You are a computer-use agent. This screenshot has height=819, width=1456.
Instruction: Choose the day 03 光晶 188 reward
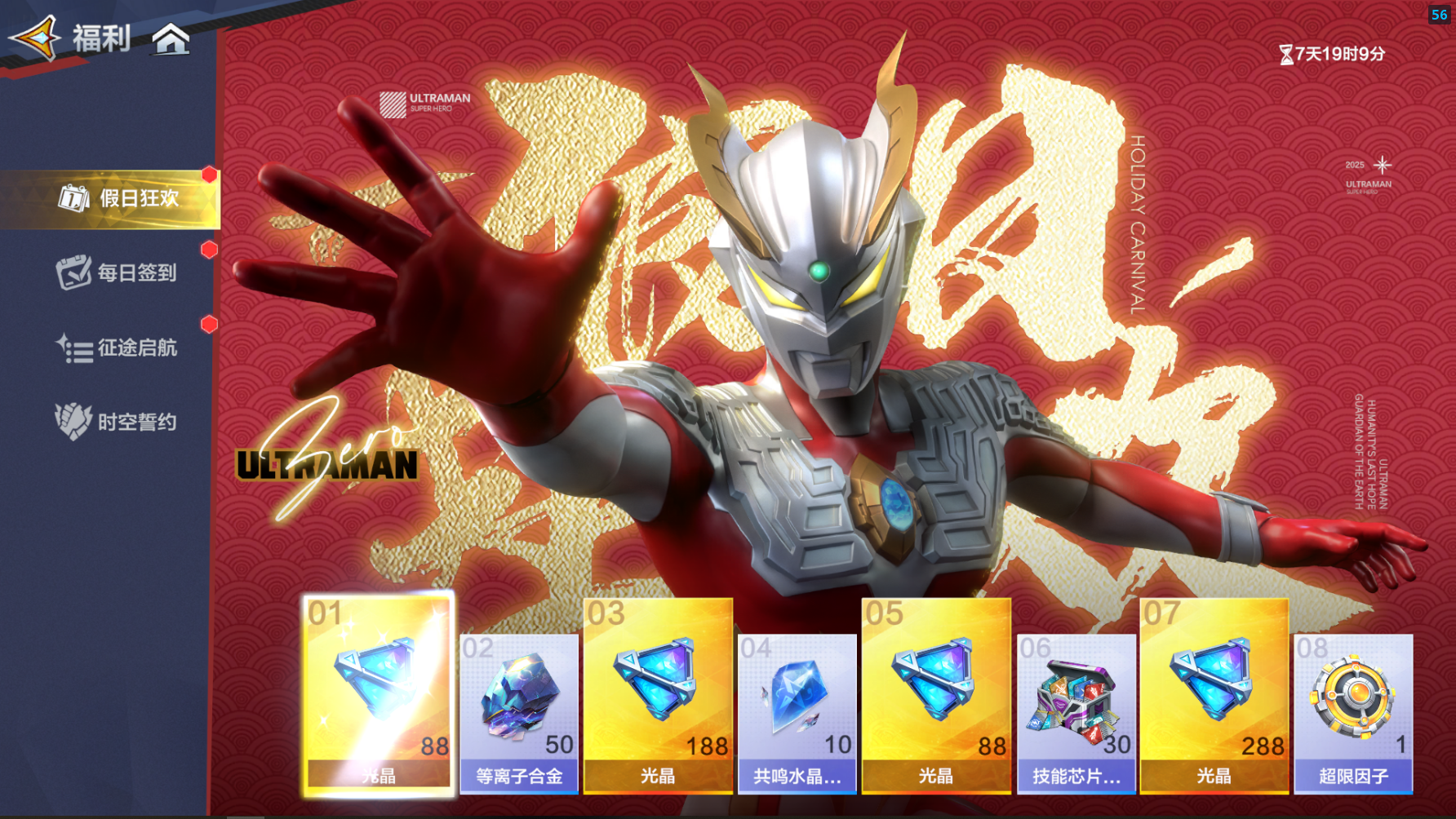coord(658,695)
